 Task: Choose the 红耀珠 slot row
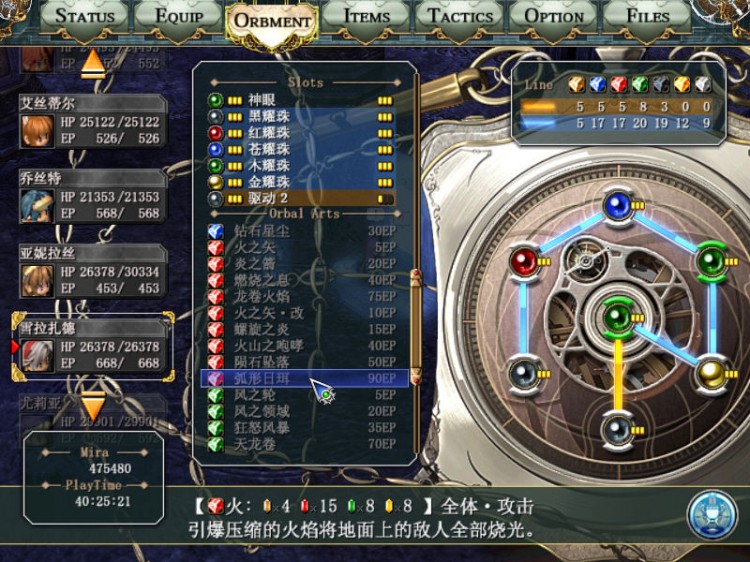point(300,133)
